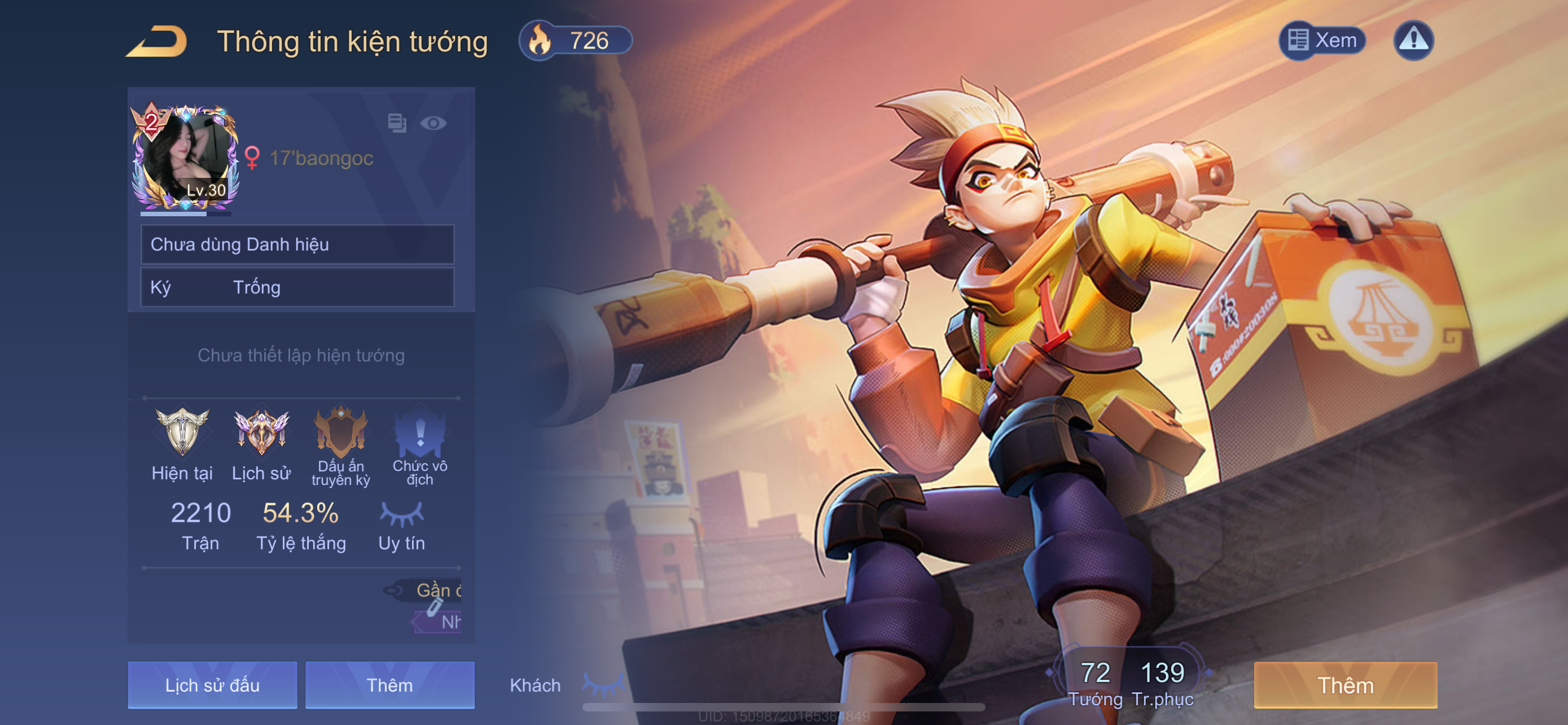Open the Tướng and Tr.phục collection counter

(x=1131, y=683)
